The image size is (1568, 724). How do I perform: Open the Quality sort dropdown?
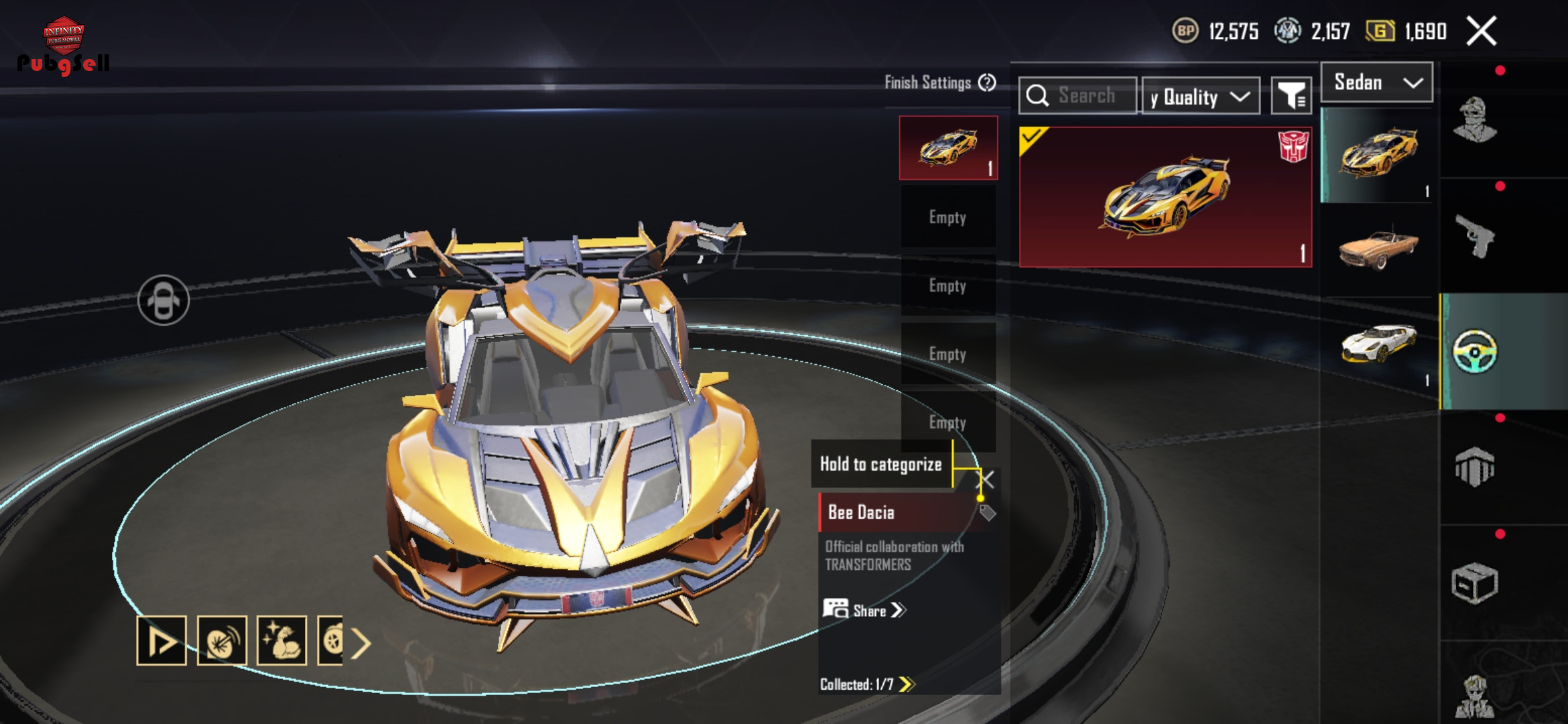[1200, 97]
